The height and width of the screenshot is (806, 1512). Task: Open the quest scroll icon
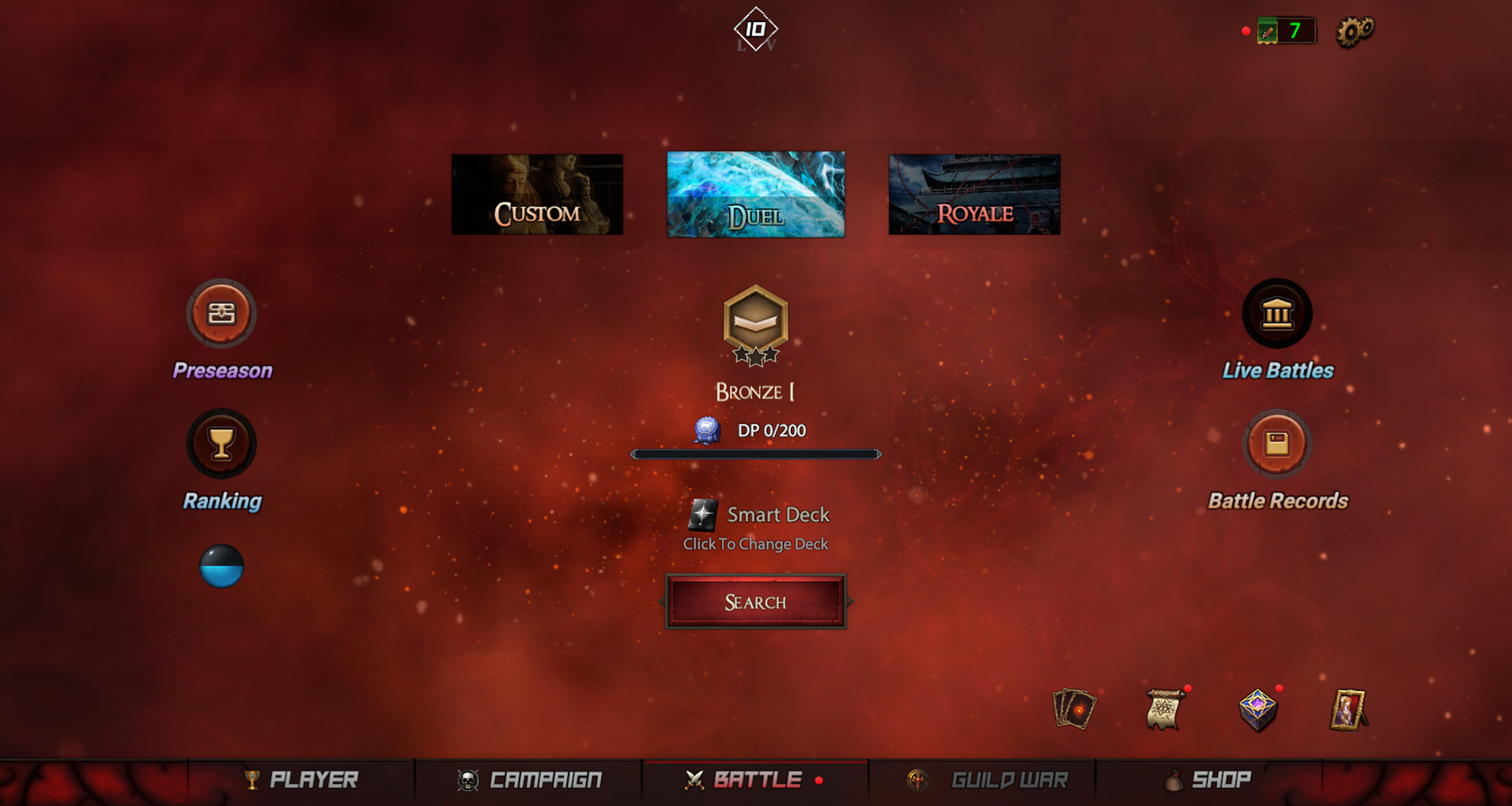[x=1163, y=709]
